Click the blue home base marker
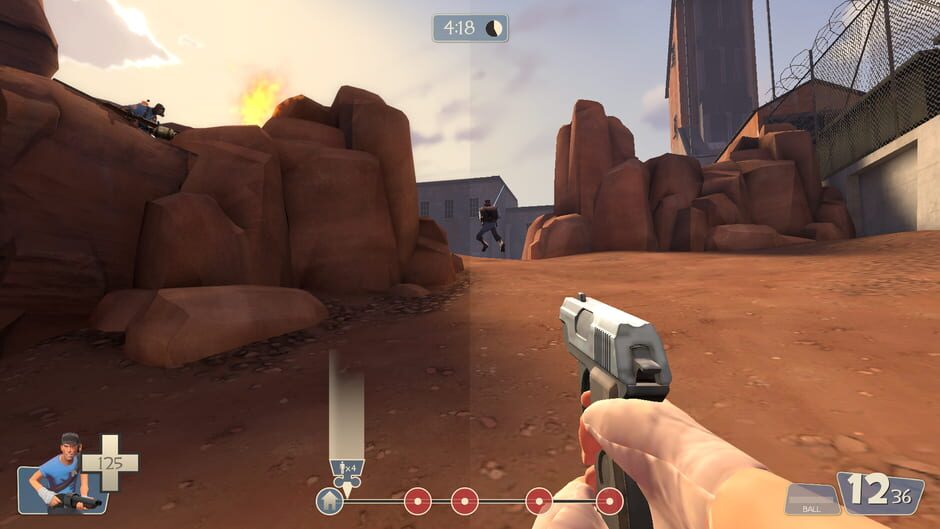This screenshot has height=529, width=940. [329, 500]
